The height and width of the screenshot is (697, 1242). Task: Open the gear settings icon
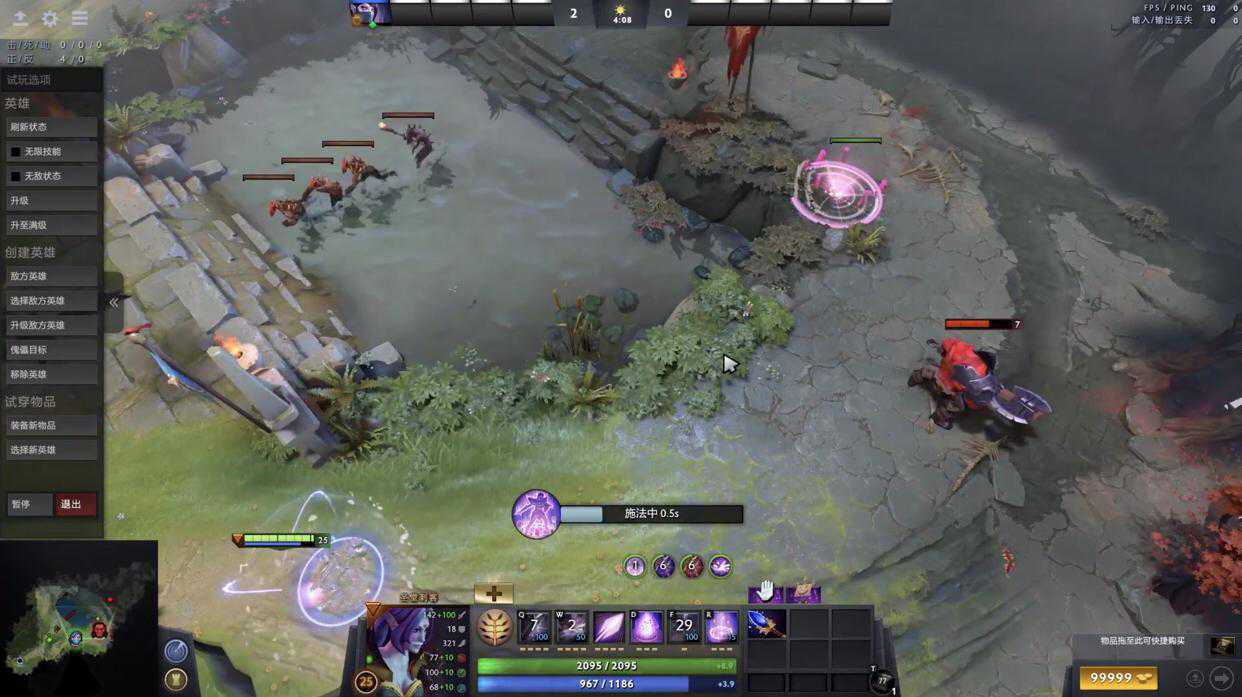[x=49, y=18]
